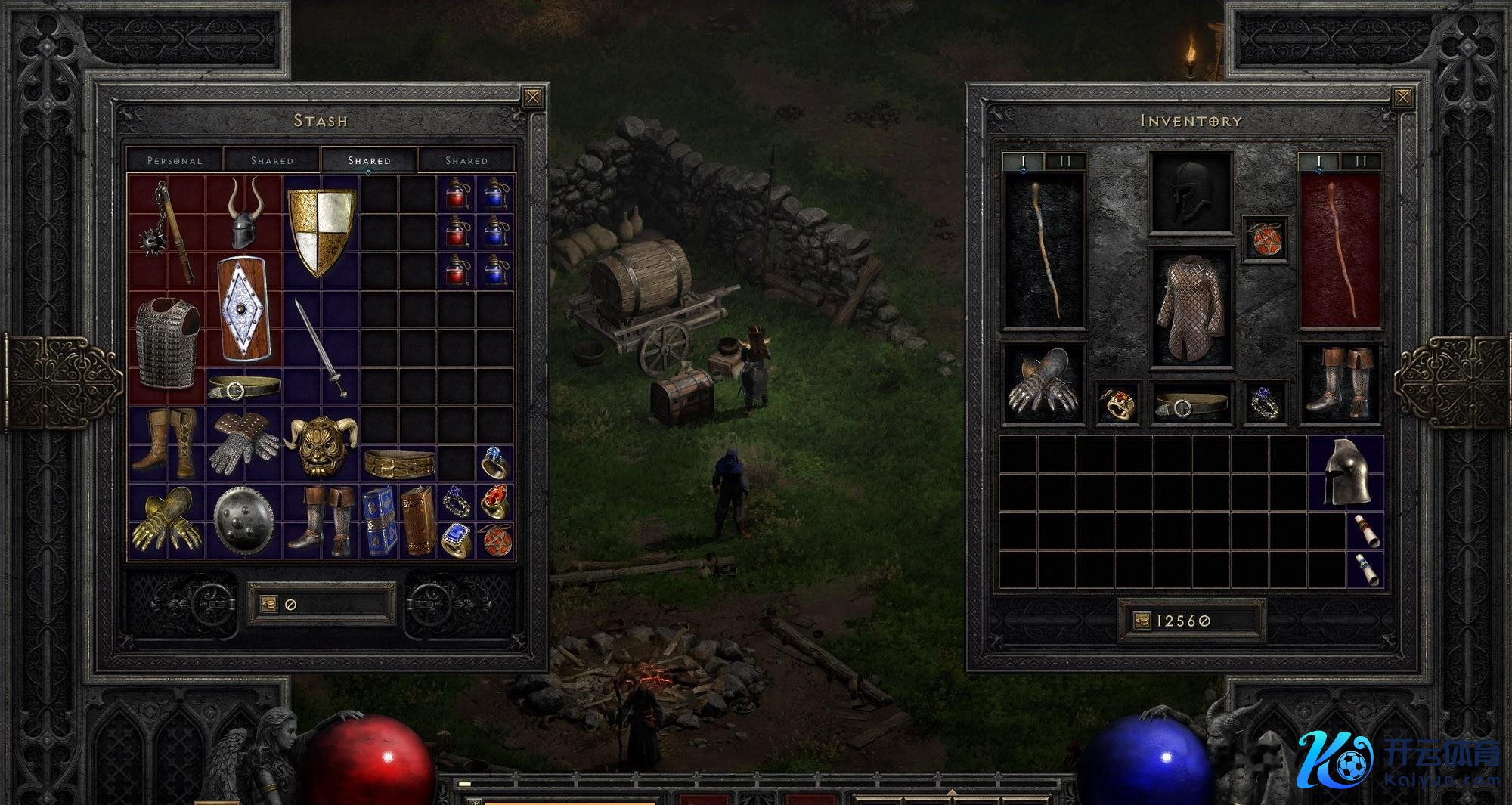This screenshot has height=805, width=1512.
Task: Click the equipped helmet slot
Action: 1190,193
